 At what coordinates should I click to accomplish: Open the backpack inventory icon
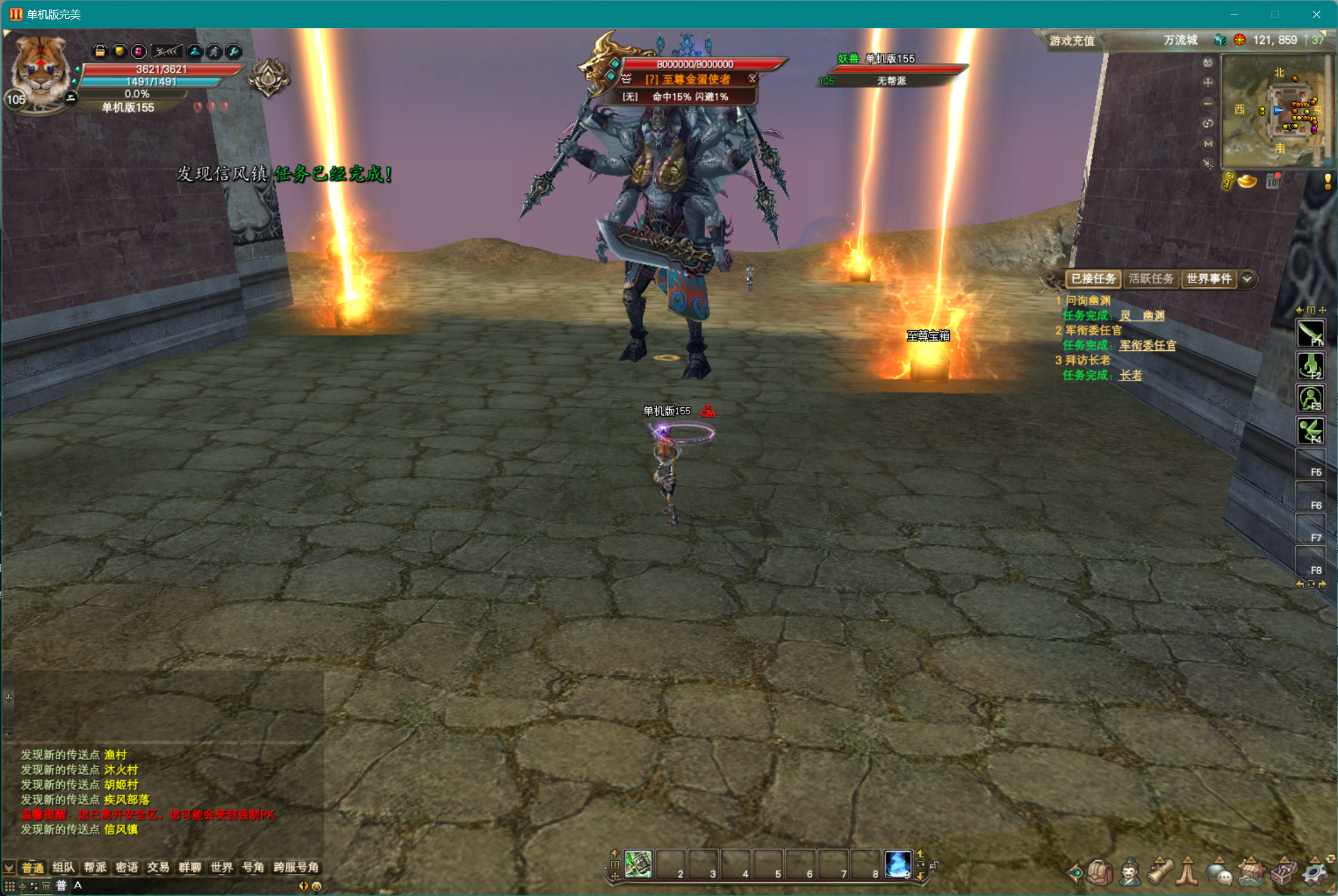[1100, 872]
